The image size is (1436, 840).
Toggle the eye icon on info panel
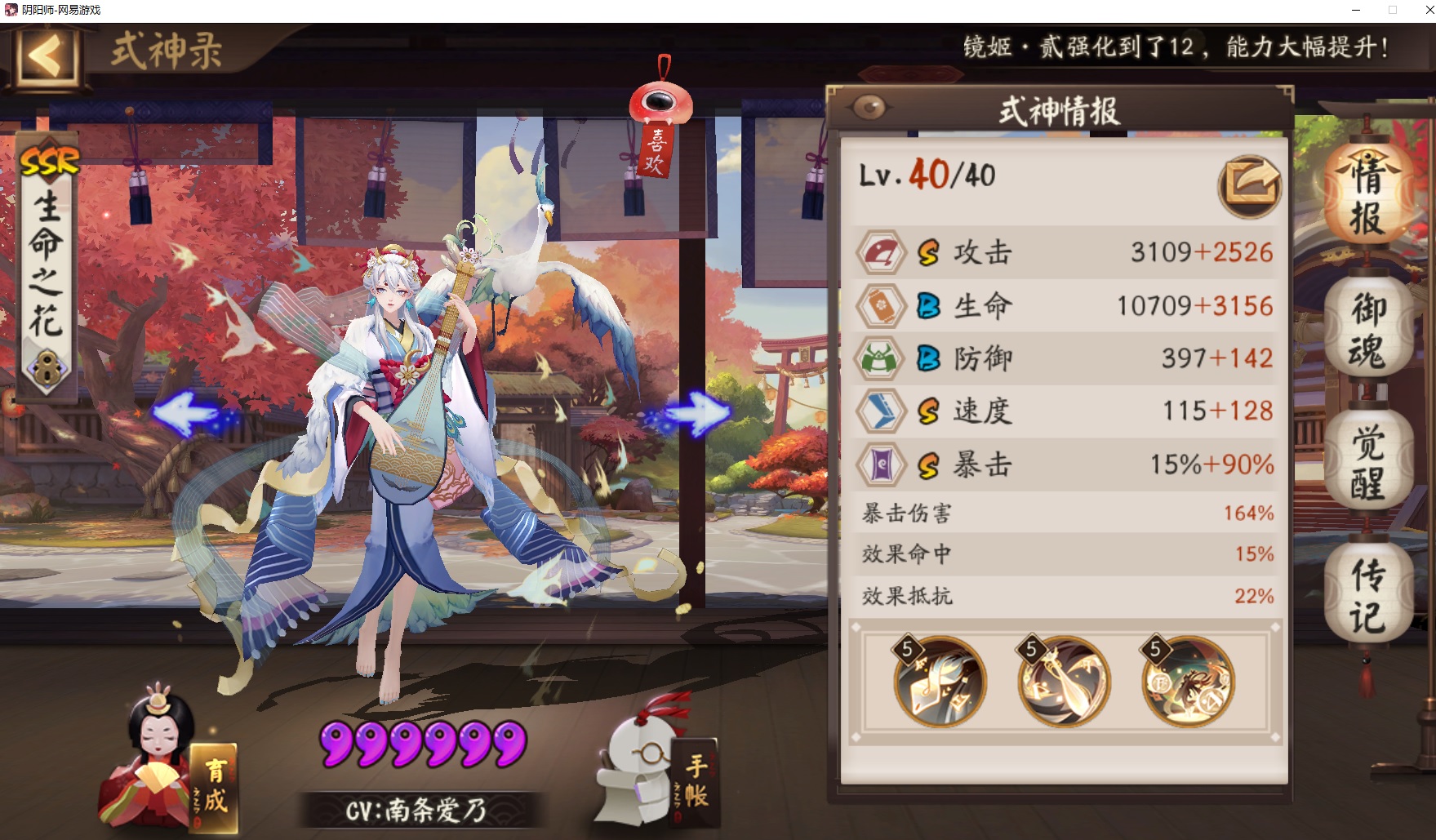[869, 108]
